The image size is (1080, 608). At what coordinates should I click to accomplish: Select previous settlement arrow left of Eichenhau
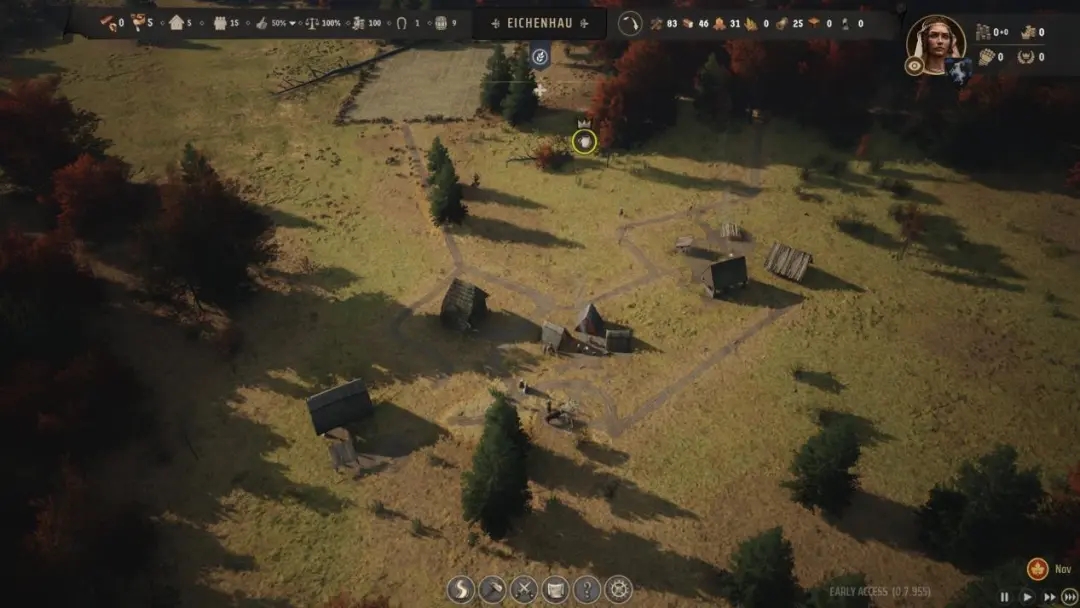pos(497,23)
